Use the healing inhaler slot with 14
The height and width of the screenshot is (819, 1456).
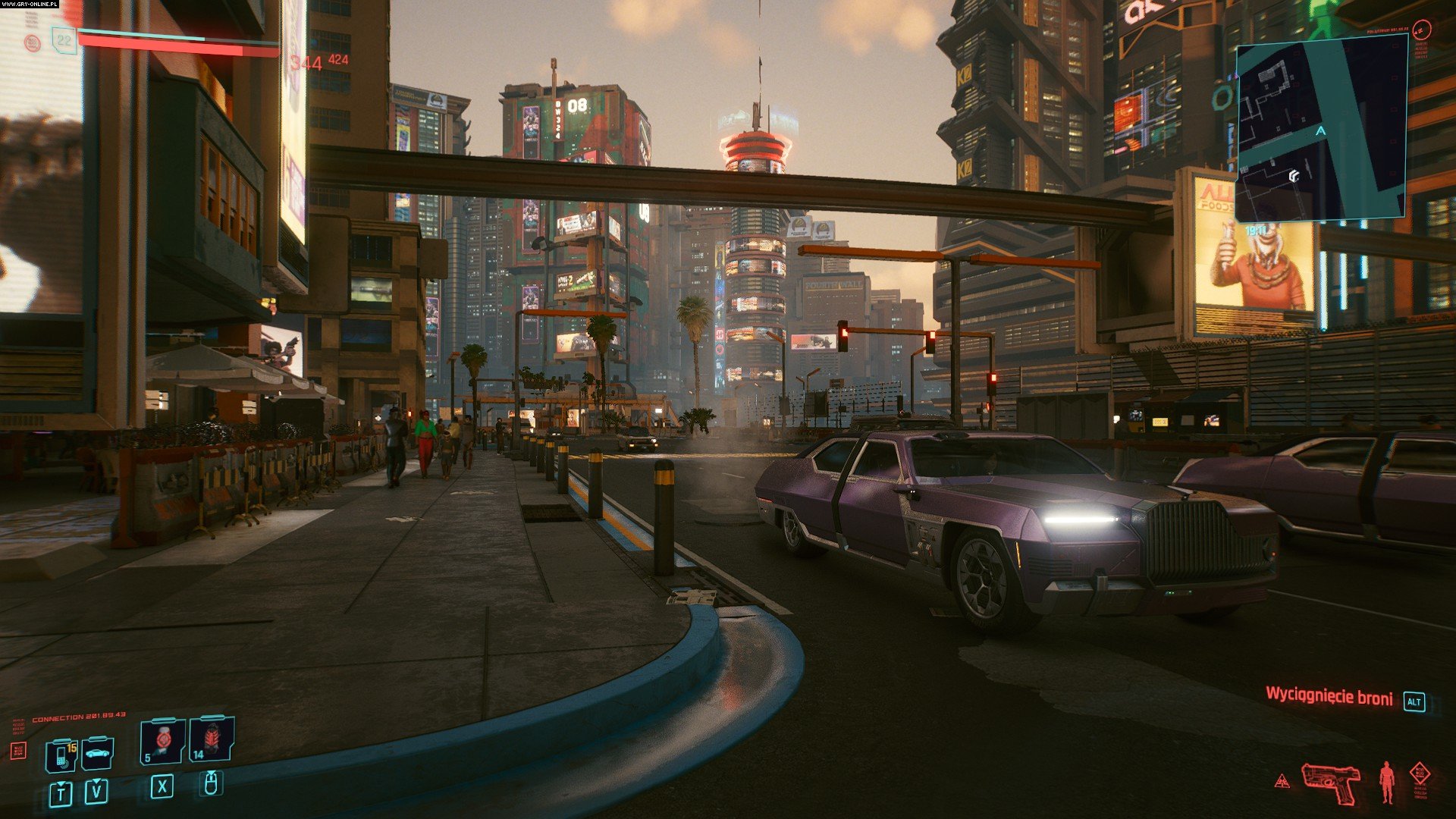click(212, 739)
